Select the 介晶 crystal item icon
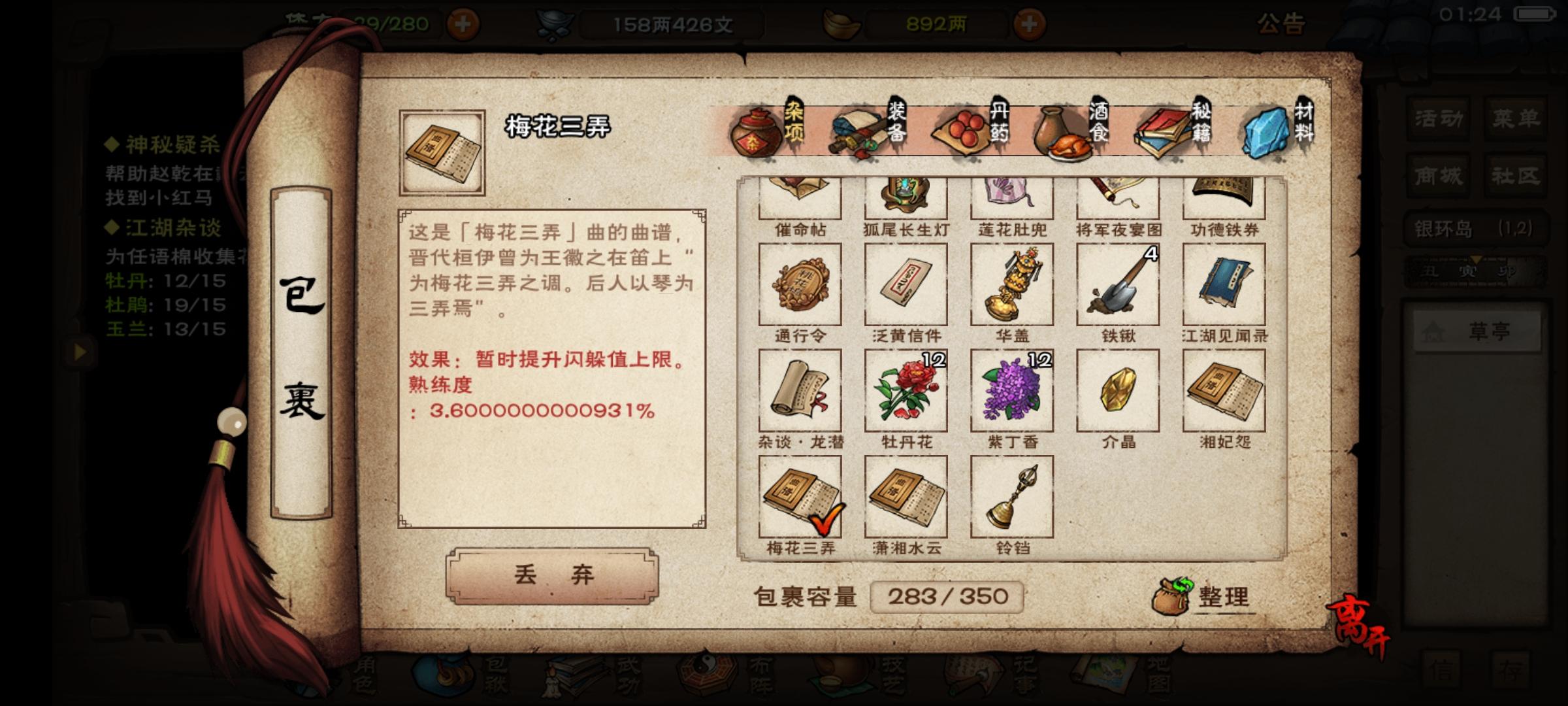This screenshot has width=1568, height=706. click(1119, 389)
